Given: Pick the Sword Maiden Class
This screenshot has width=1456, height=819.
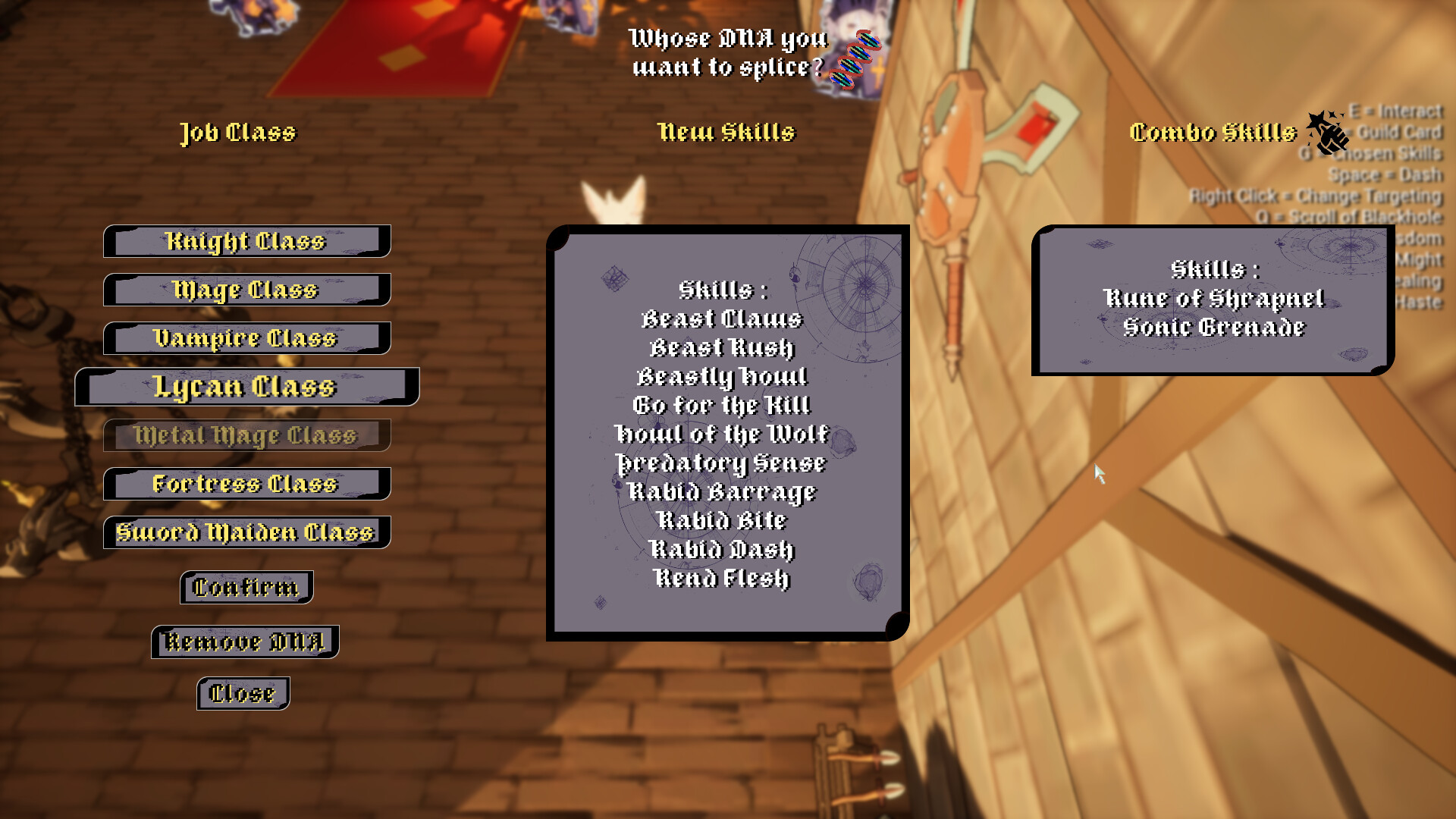Looking at the screenshot, I should pyautogui.click(x=245, y=532).
